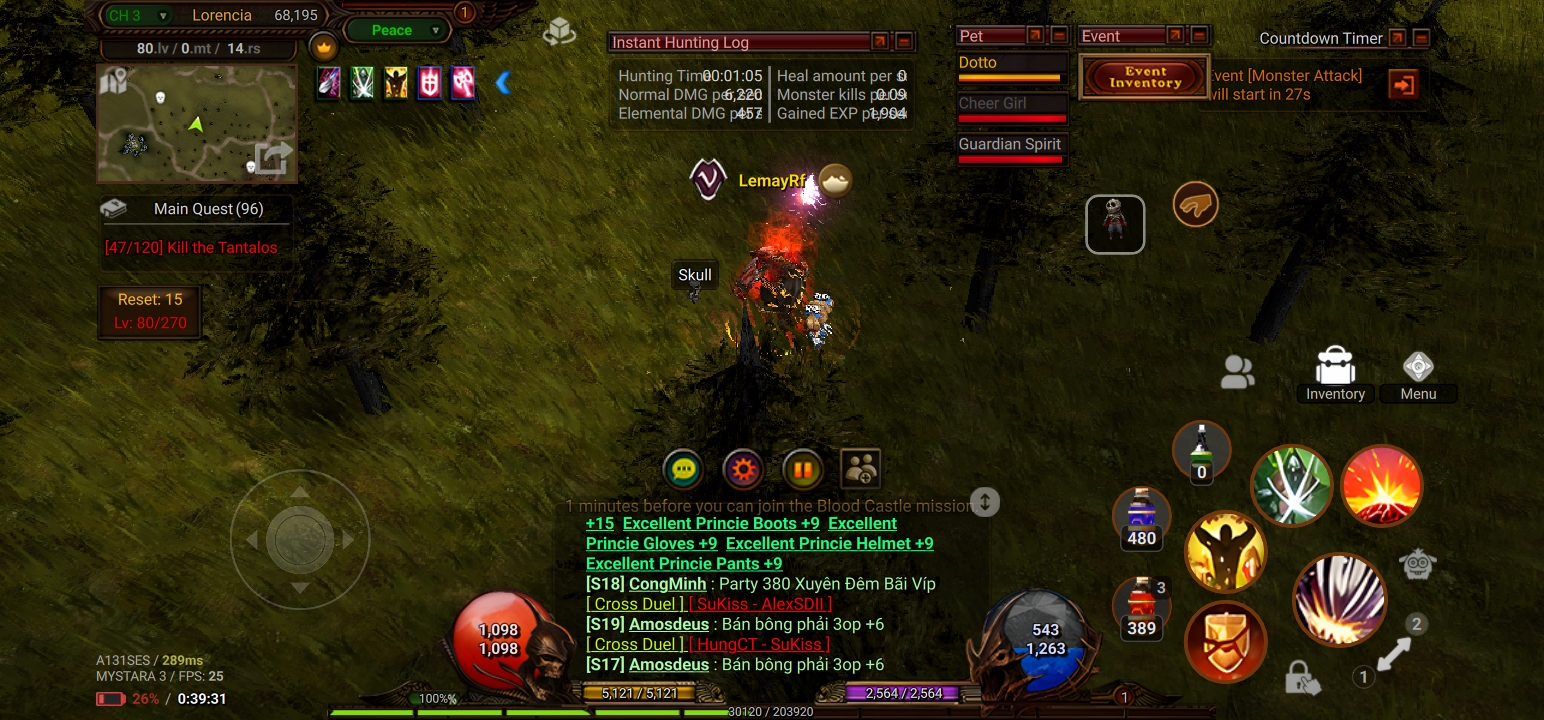This screenshot has width=1544, height=720.
Task: Open the chat bubble button
Action: click(684, 469)
